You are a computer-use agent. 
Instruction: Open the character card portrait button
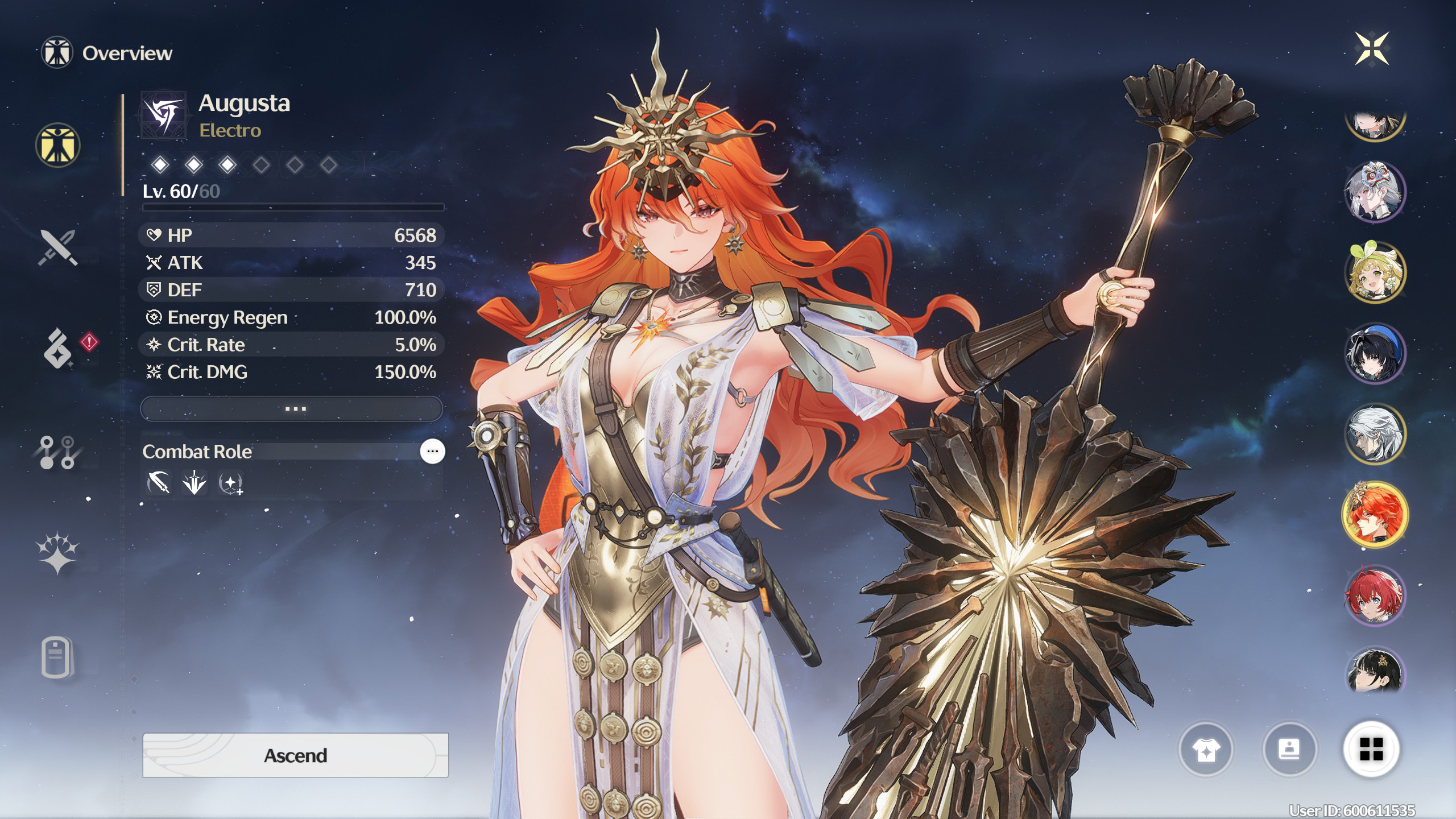[1289, 750]
